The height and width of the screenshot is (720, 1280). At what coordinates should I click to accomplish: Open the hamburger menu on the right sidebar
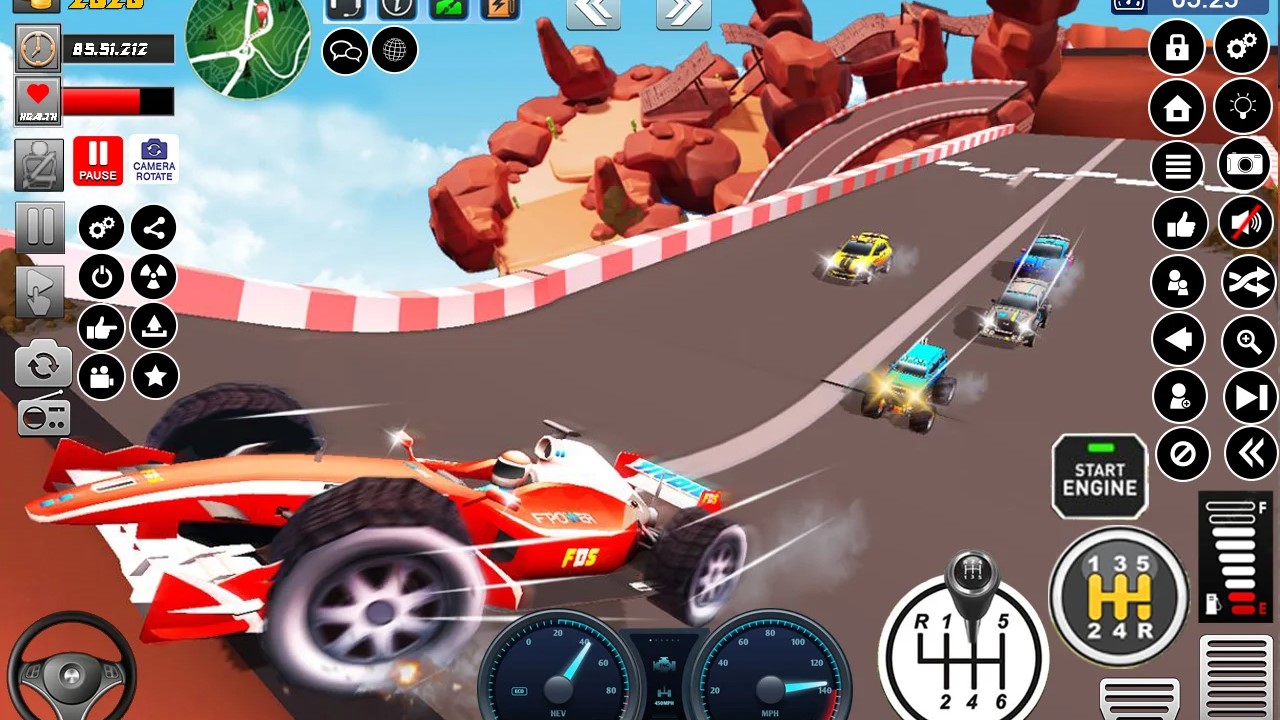point(1177,166)
